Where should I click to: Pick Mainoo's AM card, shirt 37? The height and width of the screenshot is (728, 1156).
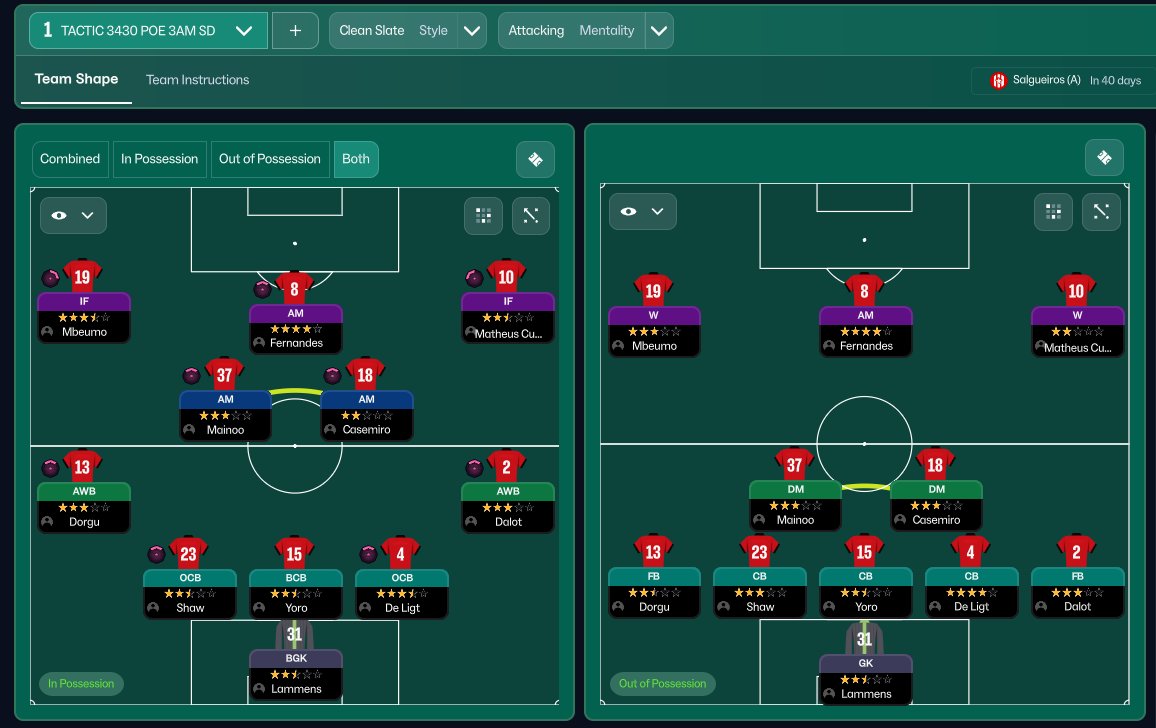click(x=225, y=415)
